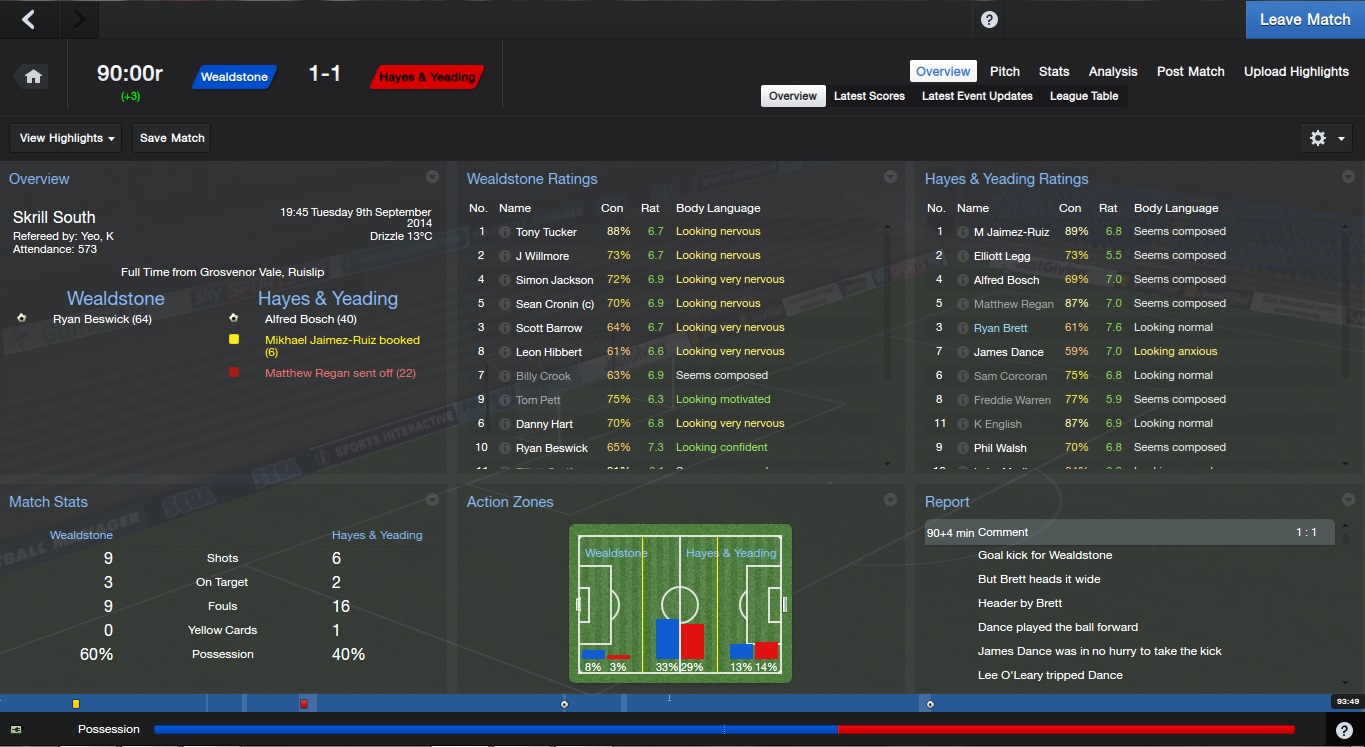This screenshot has width=1365, height=747.
Task: View the Latest Scores subtab
Action: [869, 96]
